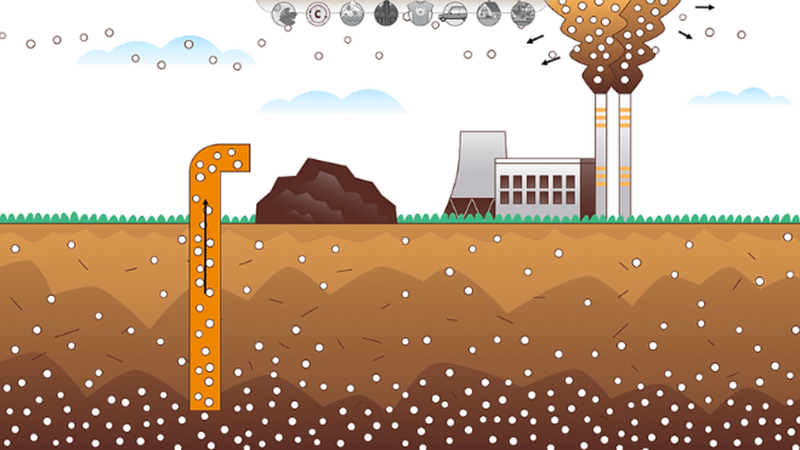Select the mountains and water icon
Image resolution: width=800 pixels, height=450 pixels.
(x=352, y=13)
